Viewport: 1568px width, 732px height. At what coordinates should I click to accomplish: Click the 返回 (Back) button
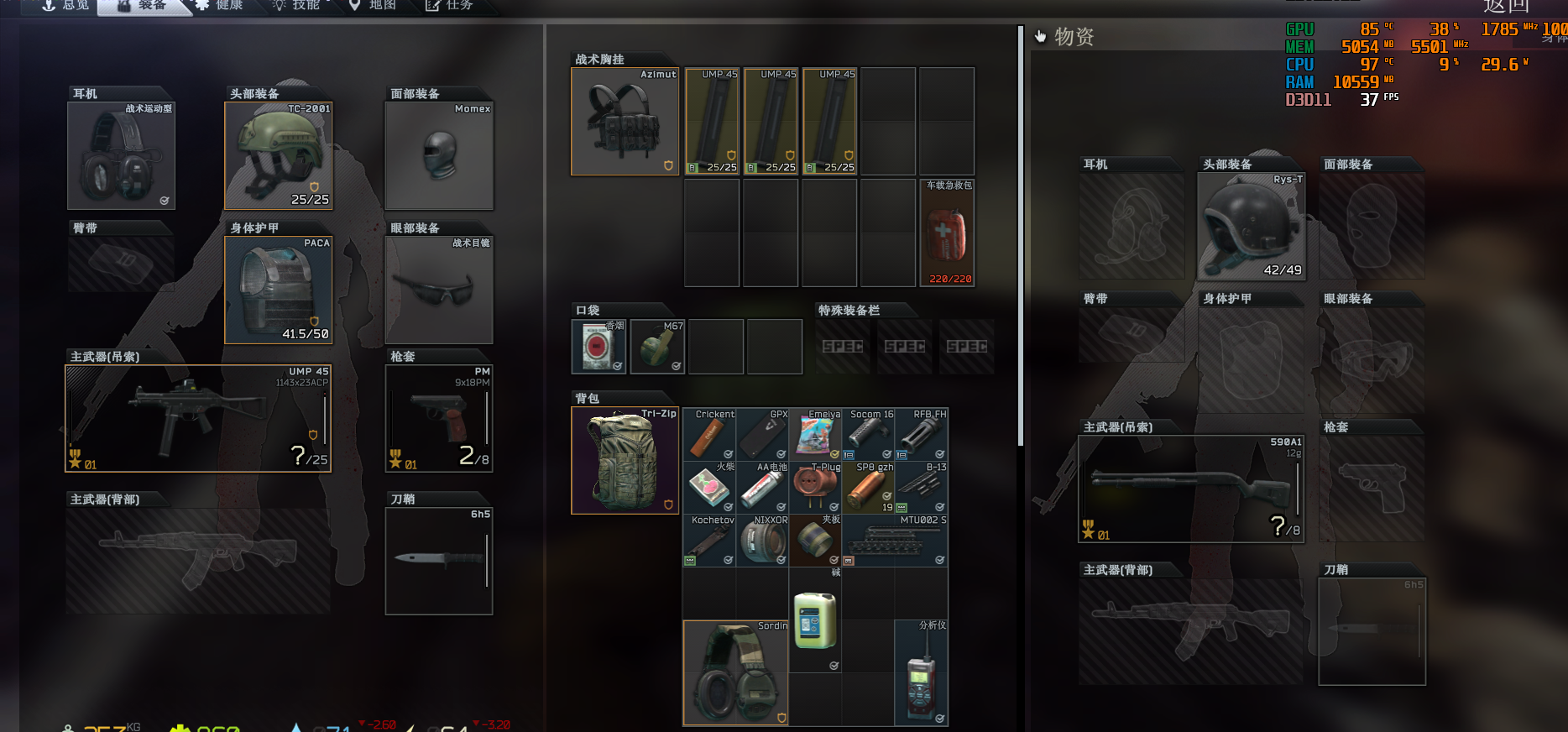[1506, 7]
